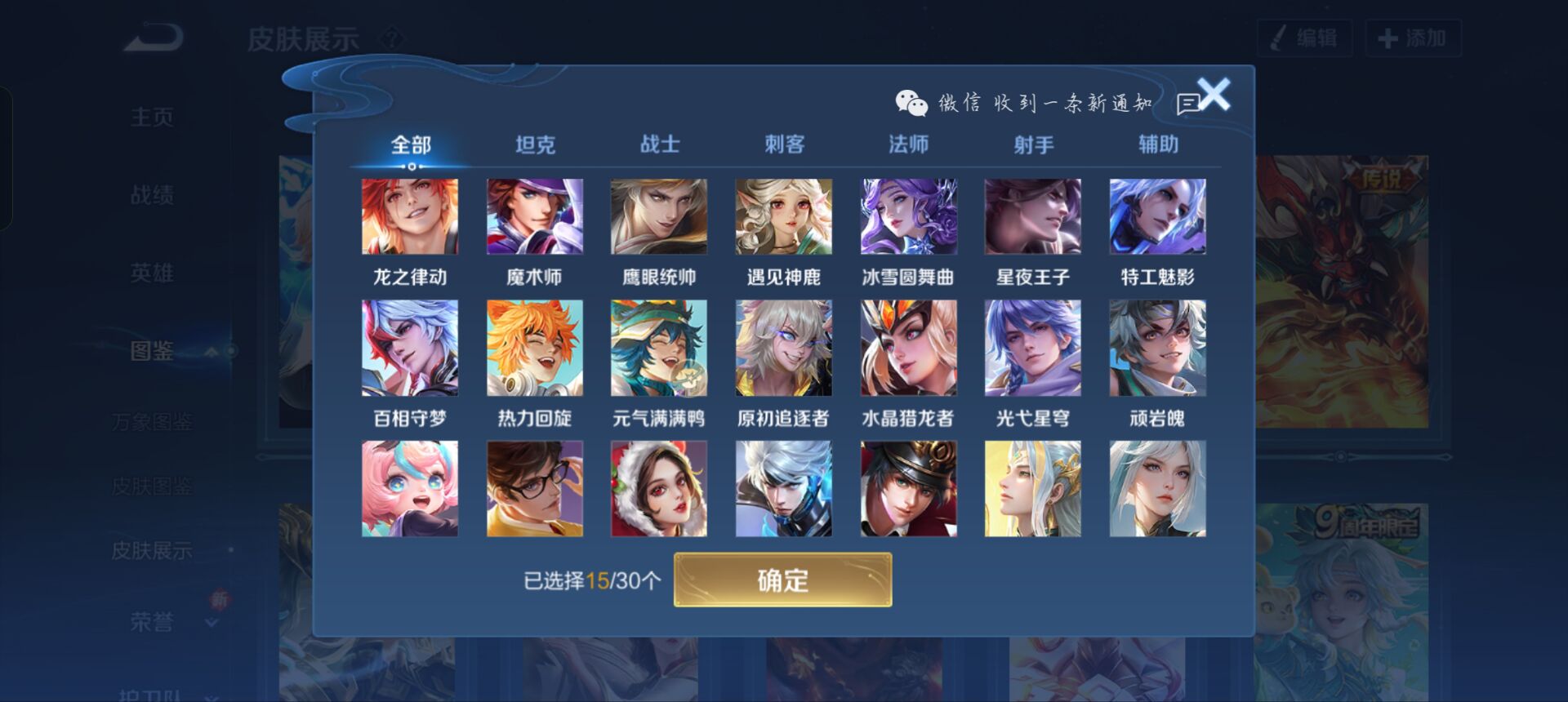Click the back arrow at top left
Screen dimensions: 1568x702
(x=151, y=34)
